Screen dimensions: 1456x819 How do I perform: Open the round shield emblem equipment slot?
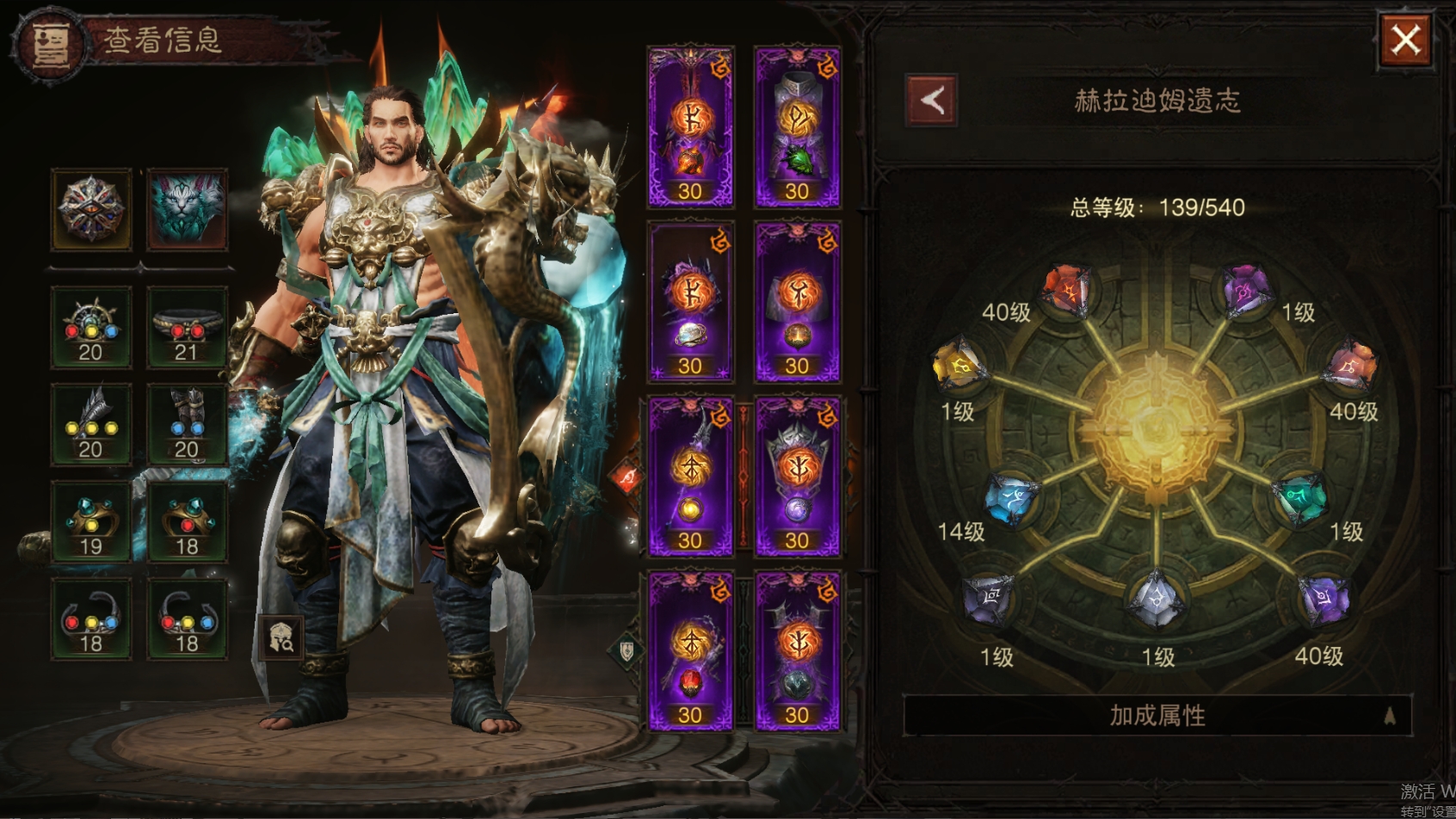tap(91, 209)
